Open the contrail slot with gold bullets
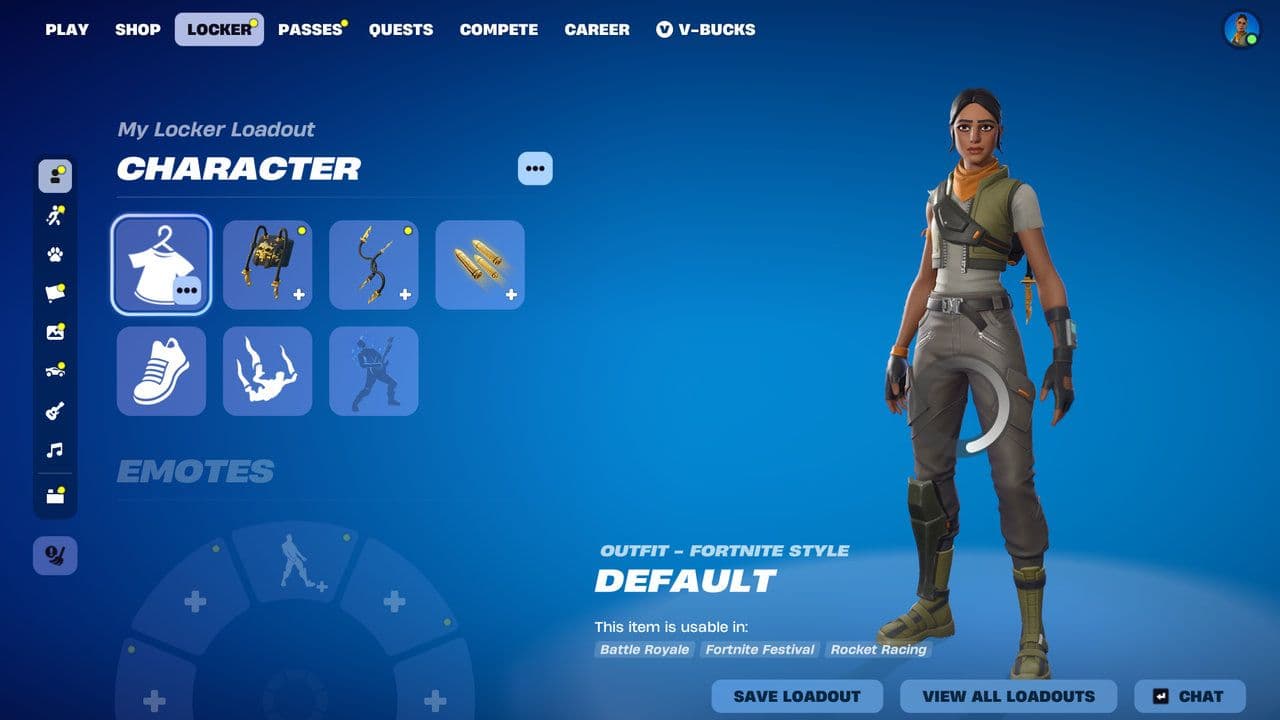1280x720 pixels. tap(479, 264)
